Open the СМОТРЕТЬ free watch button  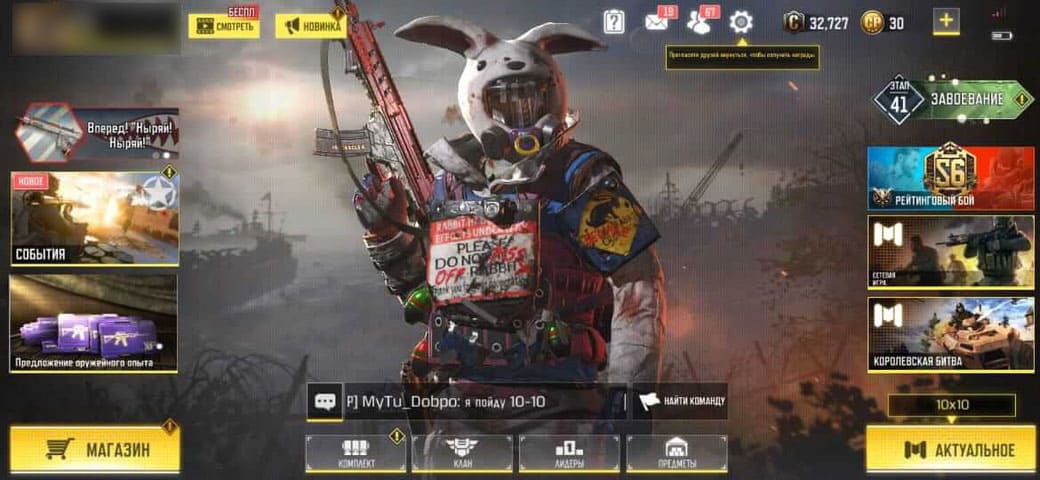coord(224,26)
